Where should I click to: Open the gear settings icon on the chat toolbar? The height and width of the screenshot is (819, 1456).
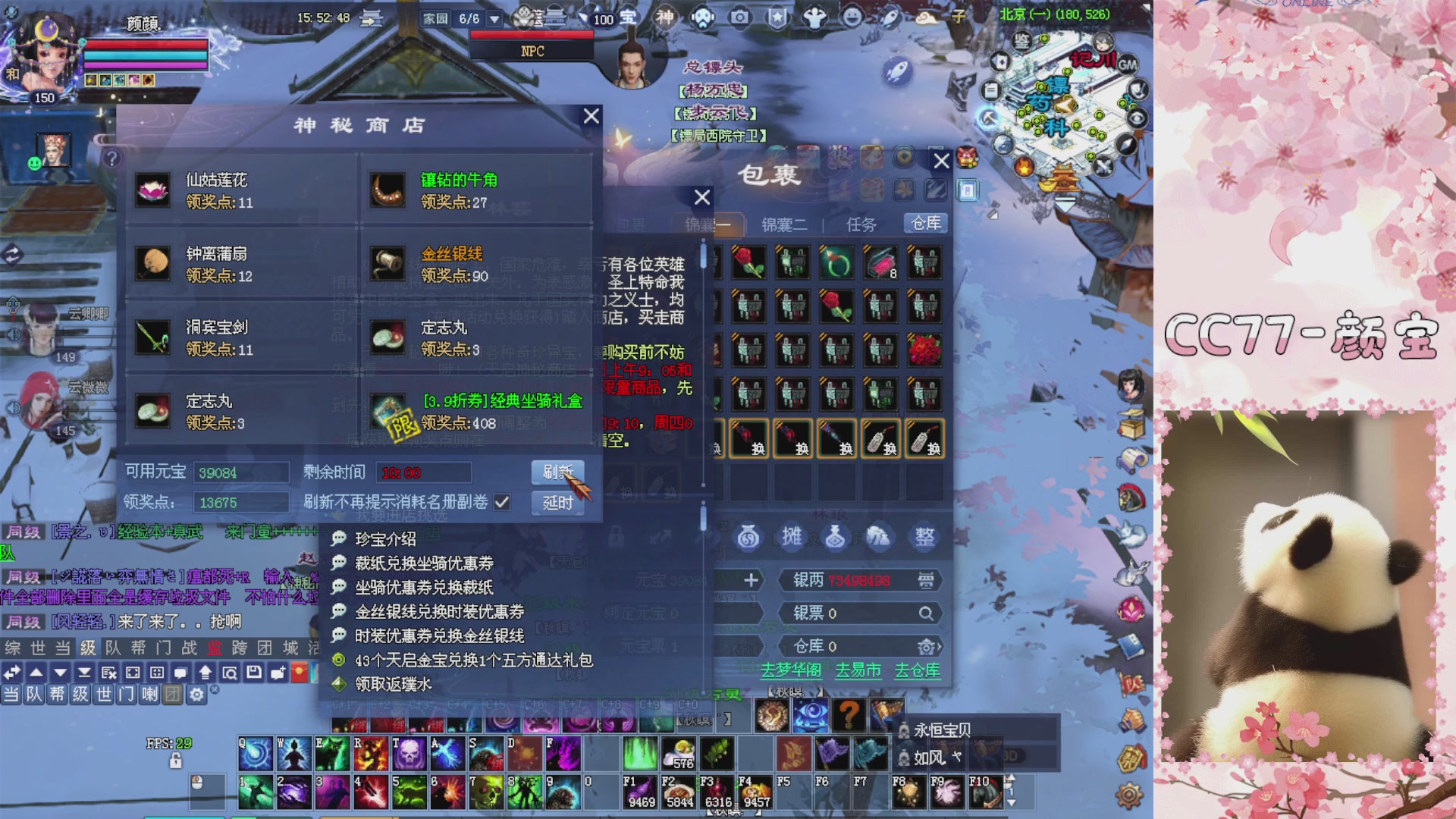point(196,694)
